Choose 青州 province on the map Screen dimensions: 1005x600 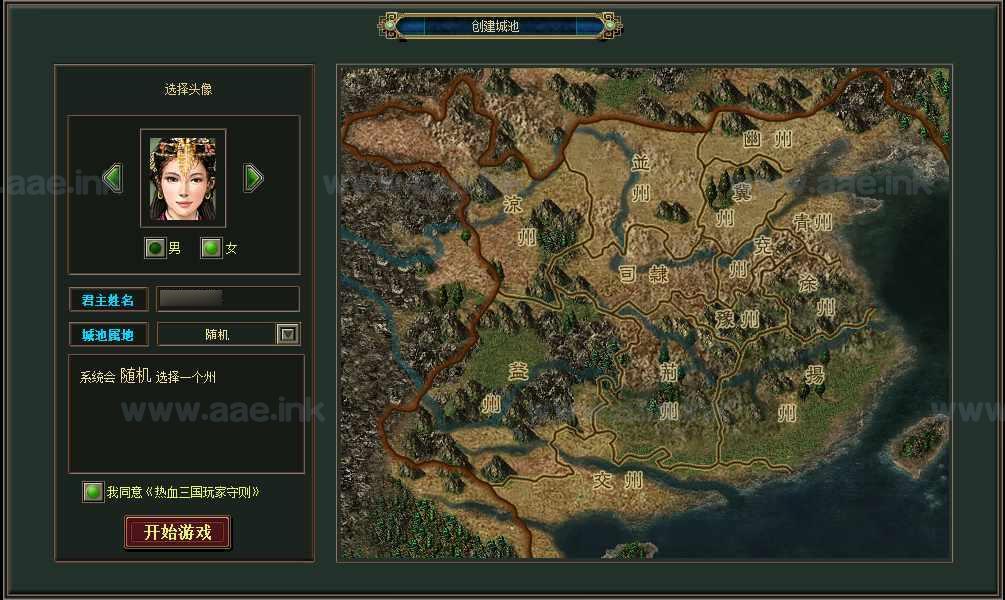coord(812,222)
